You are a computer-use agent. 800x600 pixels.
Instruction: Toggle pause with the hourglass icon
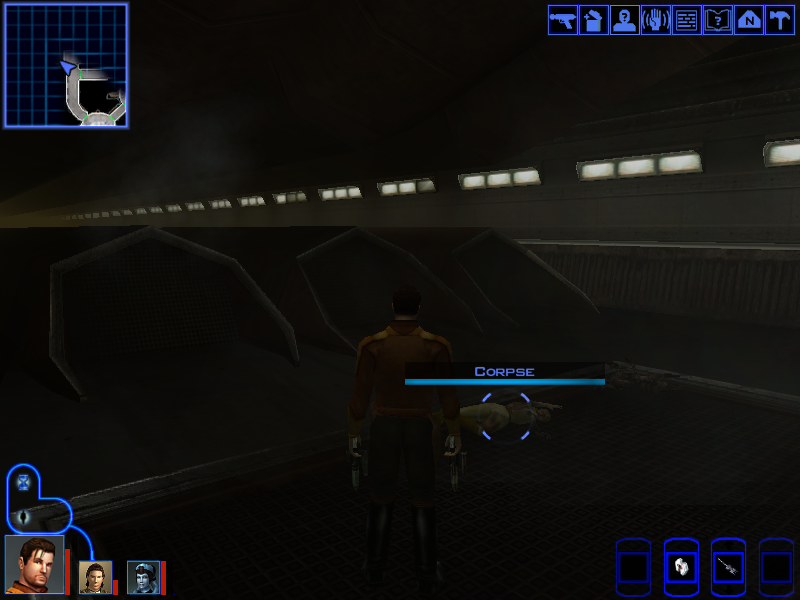click(24, 482)
